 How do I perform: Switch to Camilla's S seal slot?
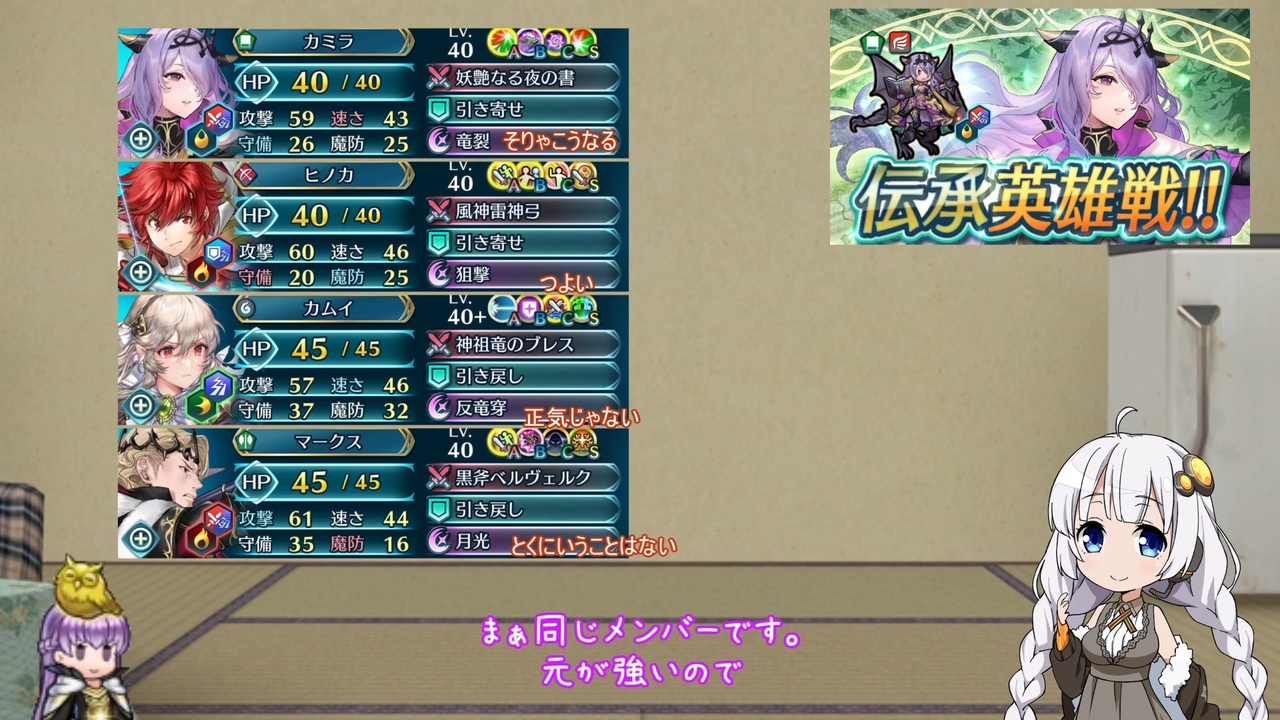(x=585, y=38)
